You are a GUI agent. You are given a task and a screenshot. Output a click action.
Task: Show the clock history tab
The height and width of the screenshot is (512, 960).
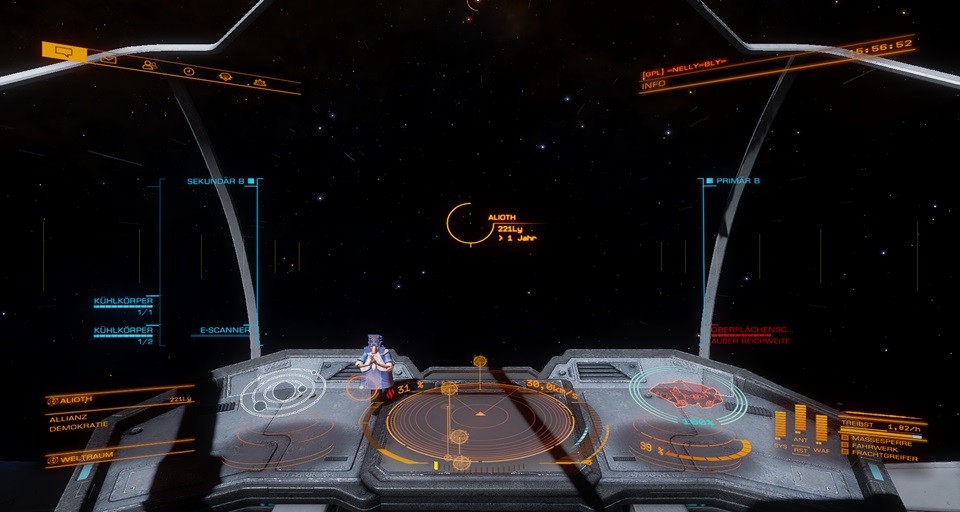188,72
